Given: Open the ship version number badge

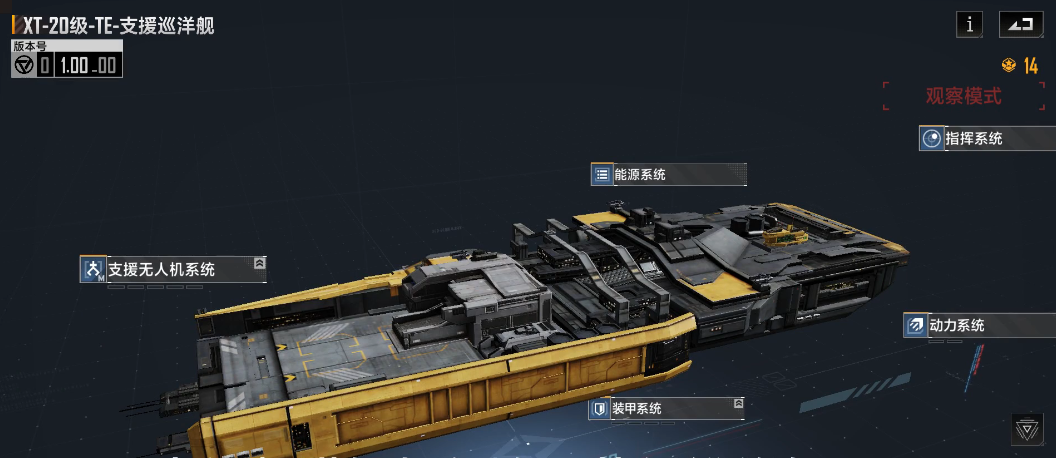Looking at the screenshot, I should (x=67, y=60).
